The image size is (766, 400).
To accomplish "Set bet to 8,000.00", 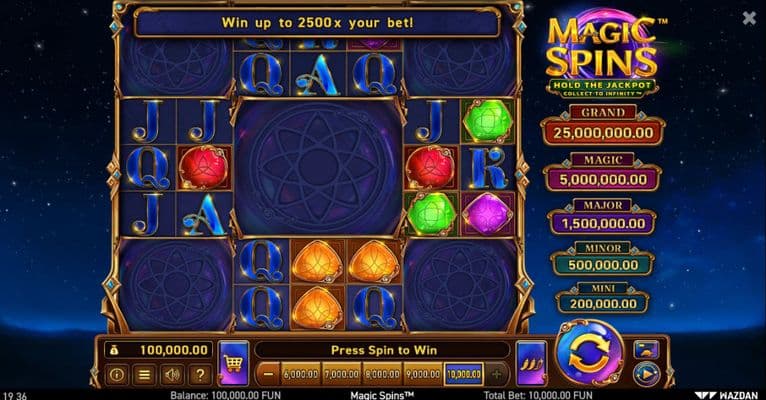I will 382,375.
